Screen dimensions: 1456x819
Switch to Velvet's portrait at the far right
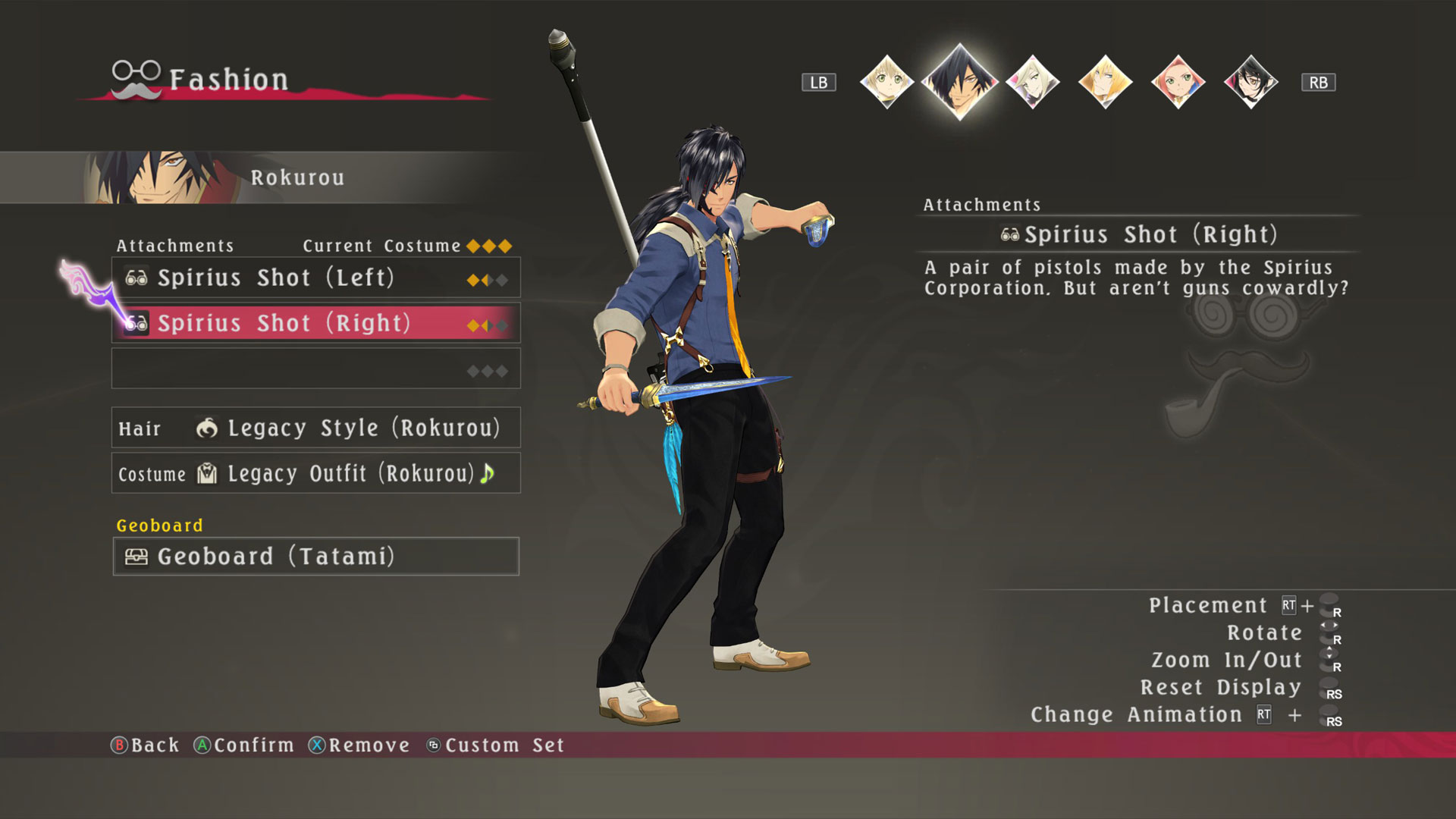[x=1250, y=81]
